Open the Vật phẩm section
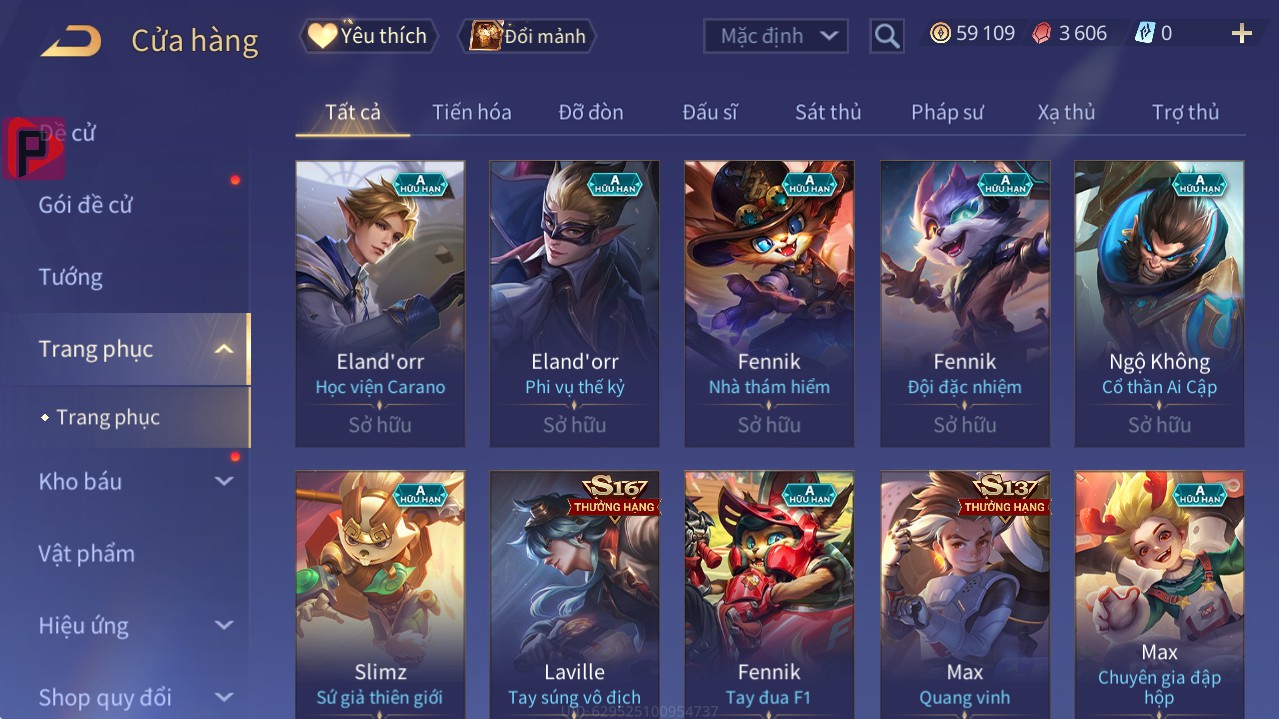The image size is (1279, 719). [87, 553]
